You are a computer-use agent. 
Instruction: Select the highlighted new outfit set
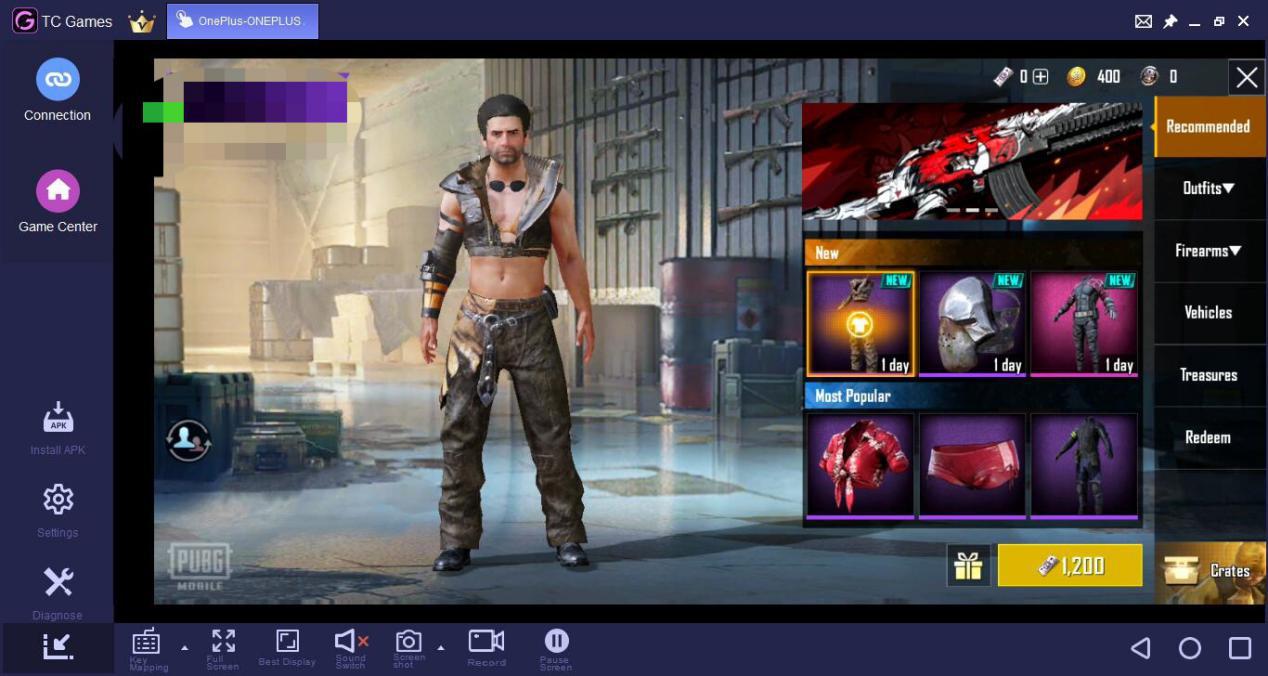(860, 324)
